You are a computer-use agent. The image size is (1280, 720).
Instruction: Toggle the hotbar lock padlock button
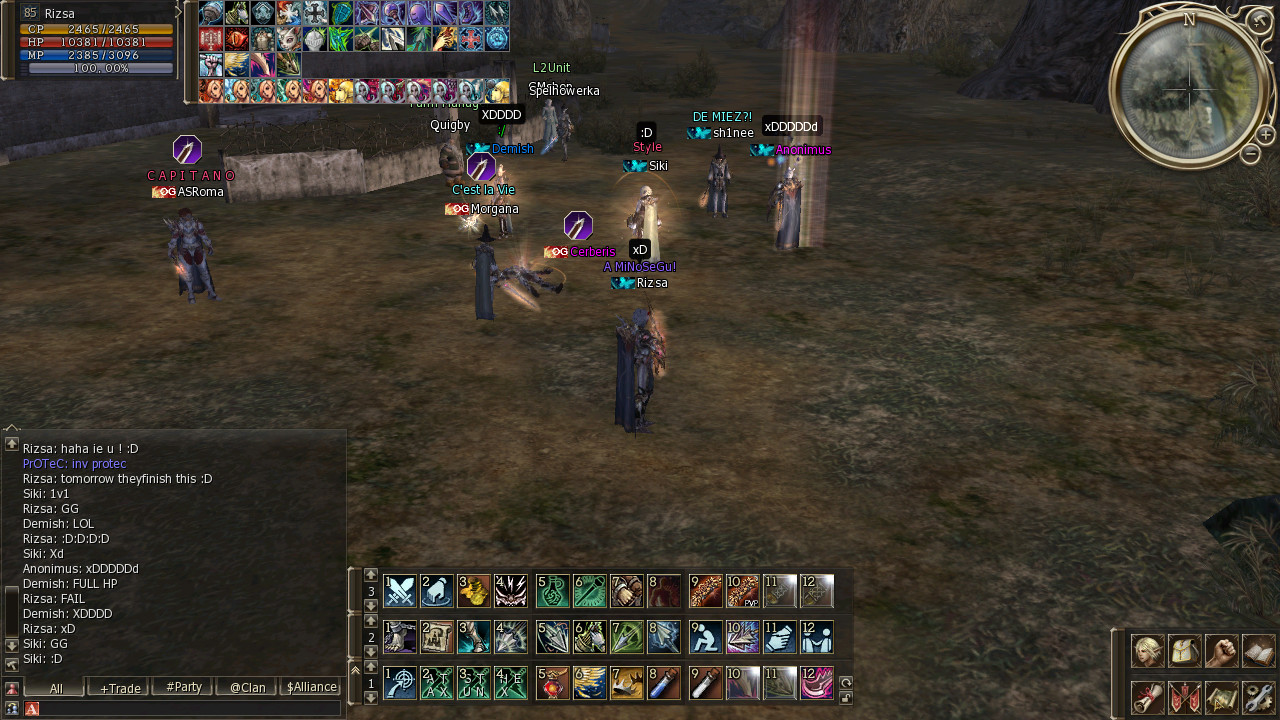click(x=846, y=697)
